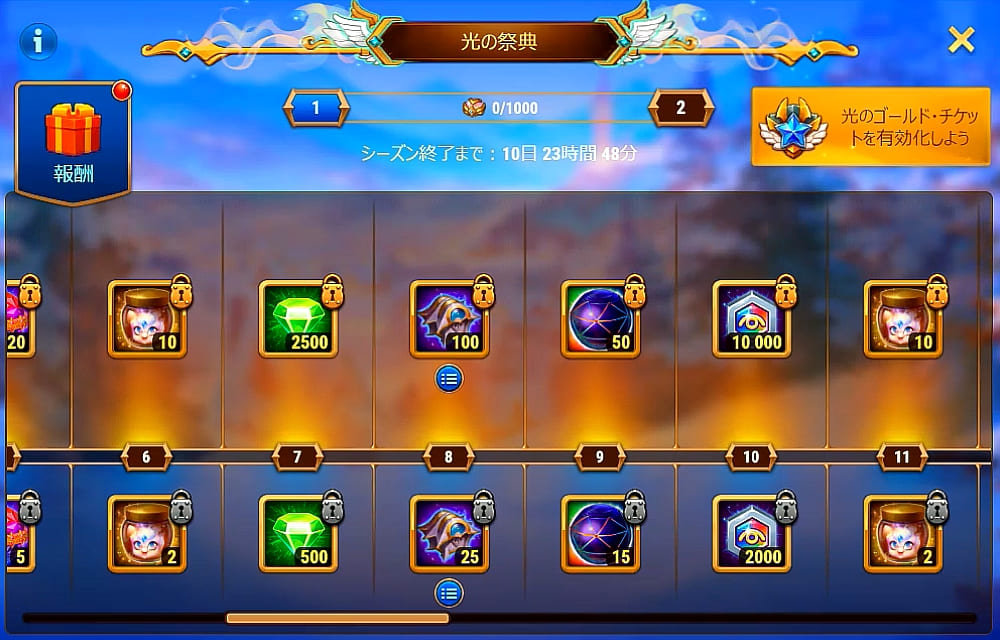Open list details under the 100 reward

(449, 378)
